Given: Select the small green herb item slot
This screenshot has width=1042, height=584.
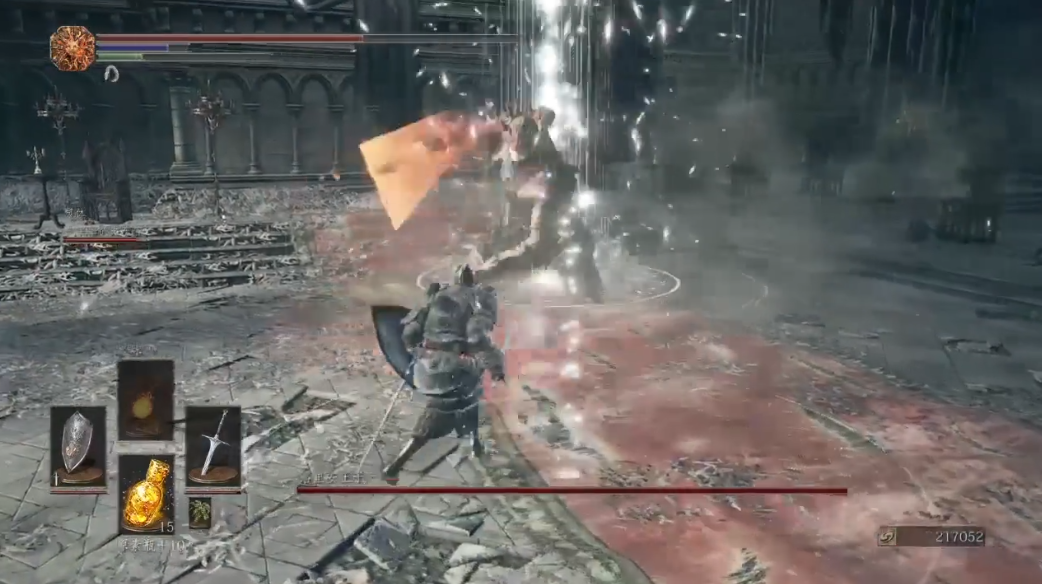Looking at the screenshot, I should point(200,512).
